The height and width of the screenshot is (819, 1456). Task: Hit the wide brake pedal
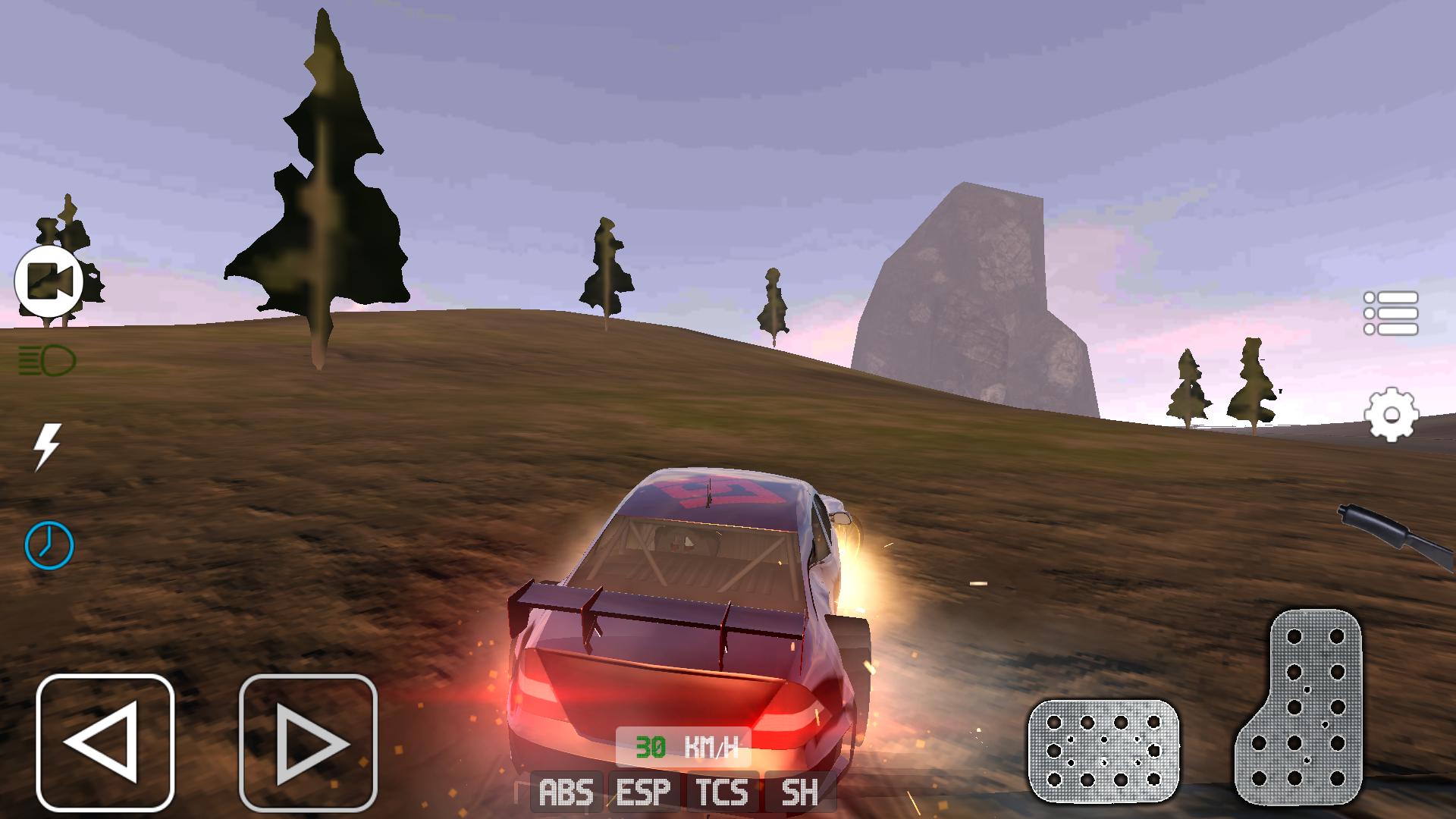(1103, 751)
